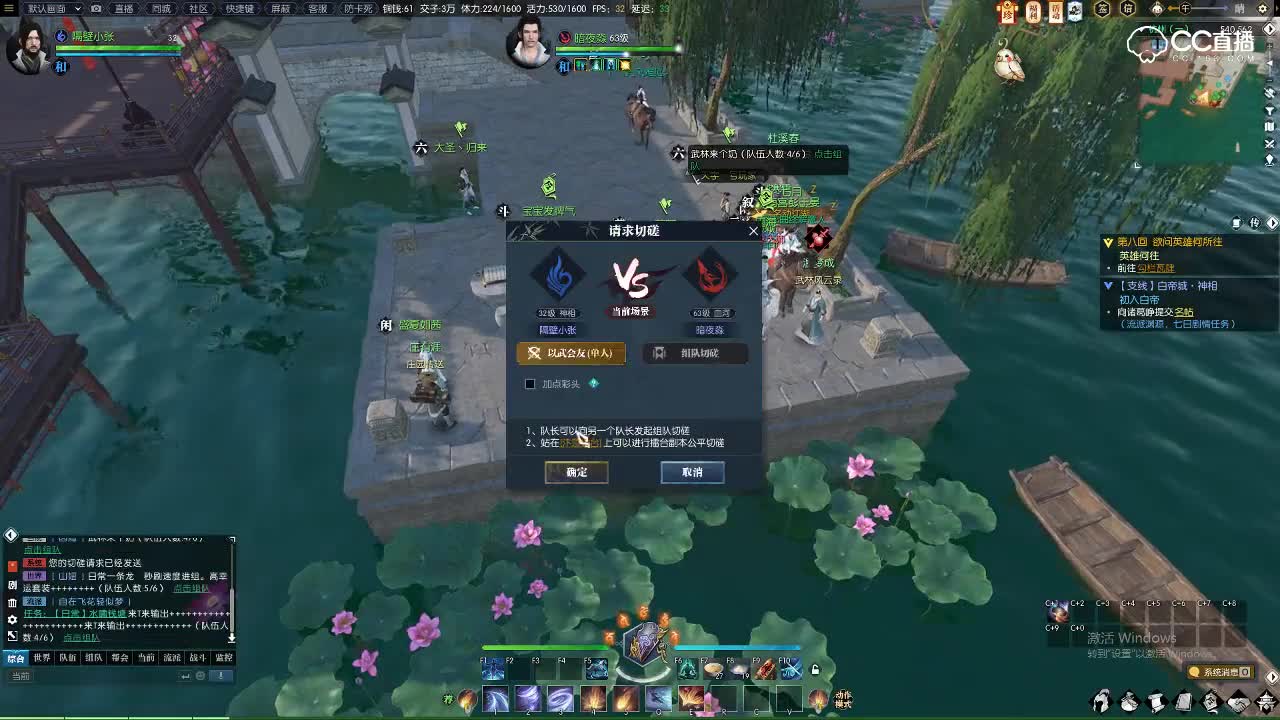Click the lock icon at the skill bar's right end
The width and height of the screenshot is (1280, 720).
click(x=815, y=668)
